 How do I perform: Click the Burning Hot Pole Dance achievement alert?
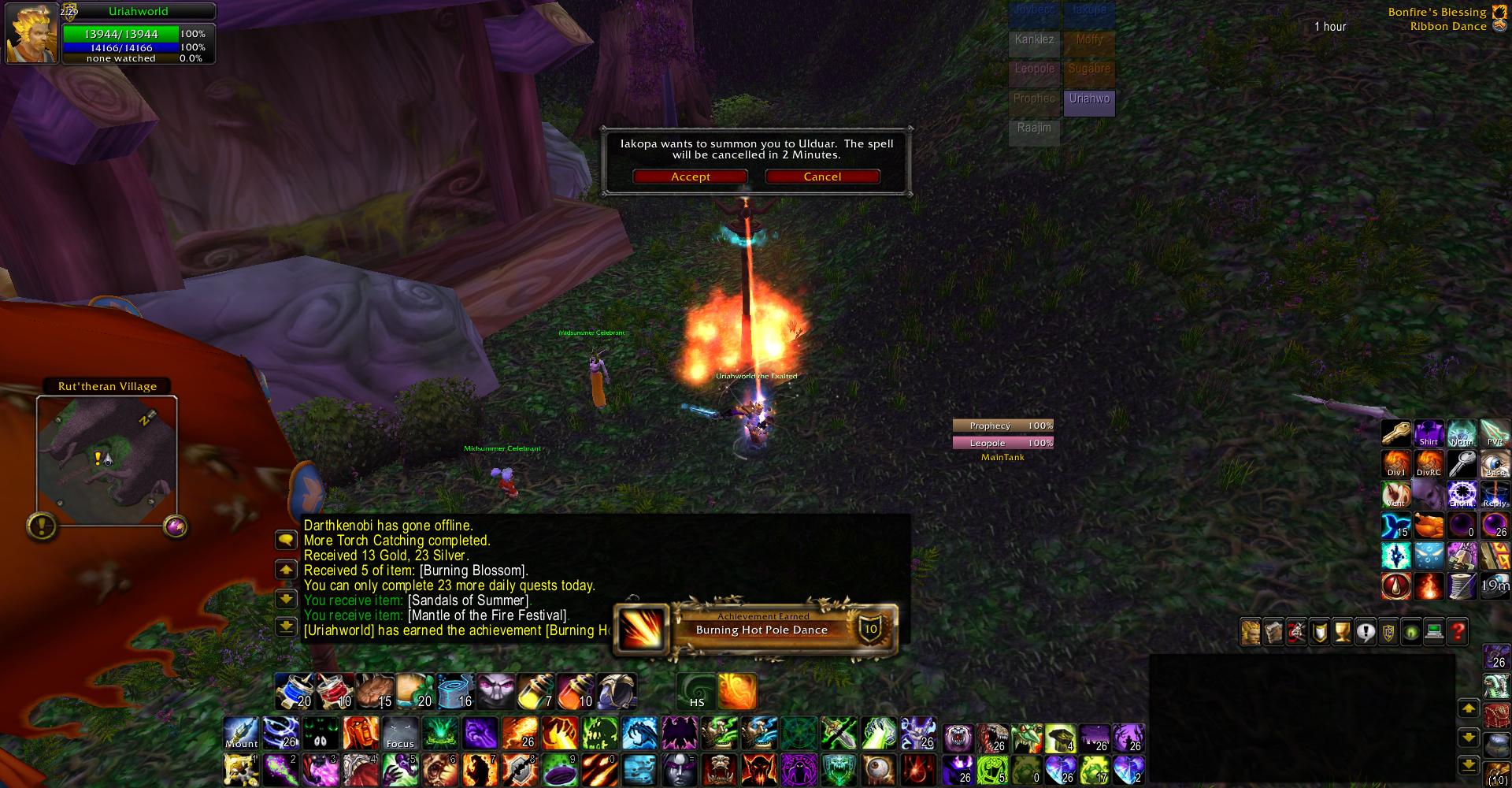(761, 629)
